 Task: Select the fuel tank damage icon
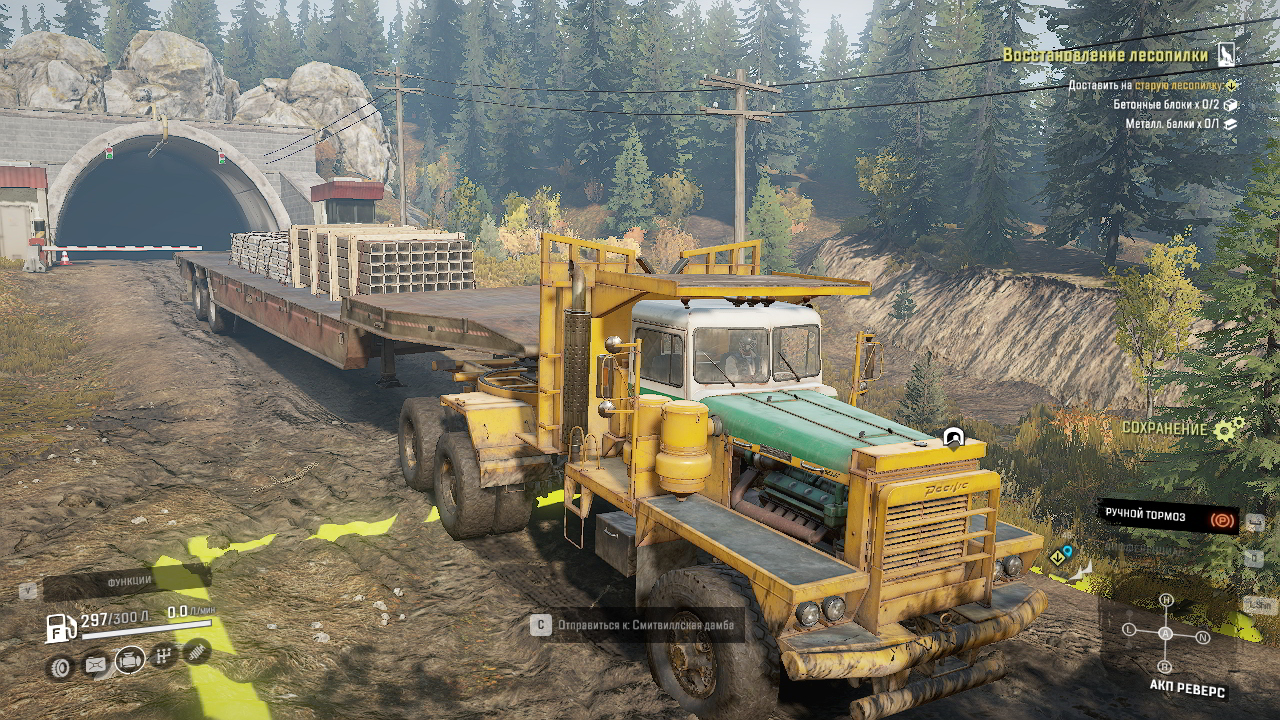(95, 664)
